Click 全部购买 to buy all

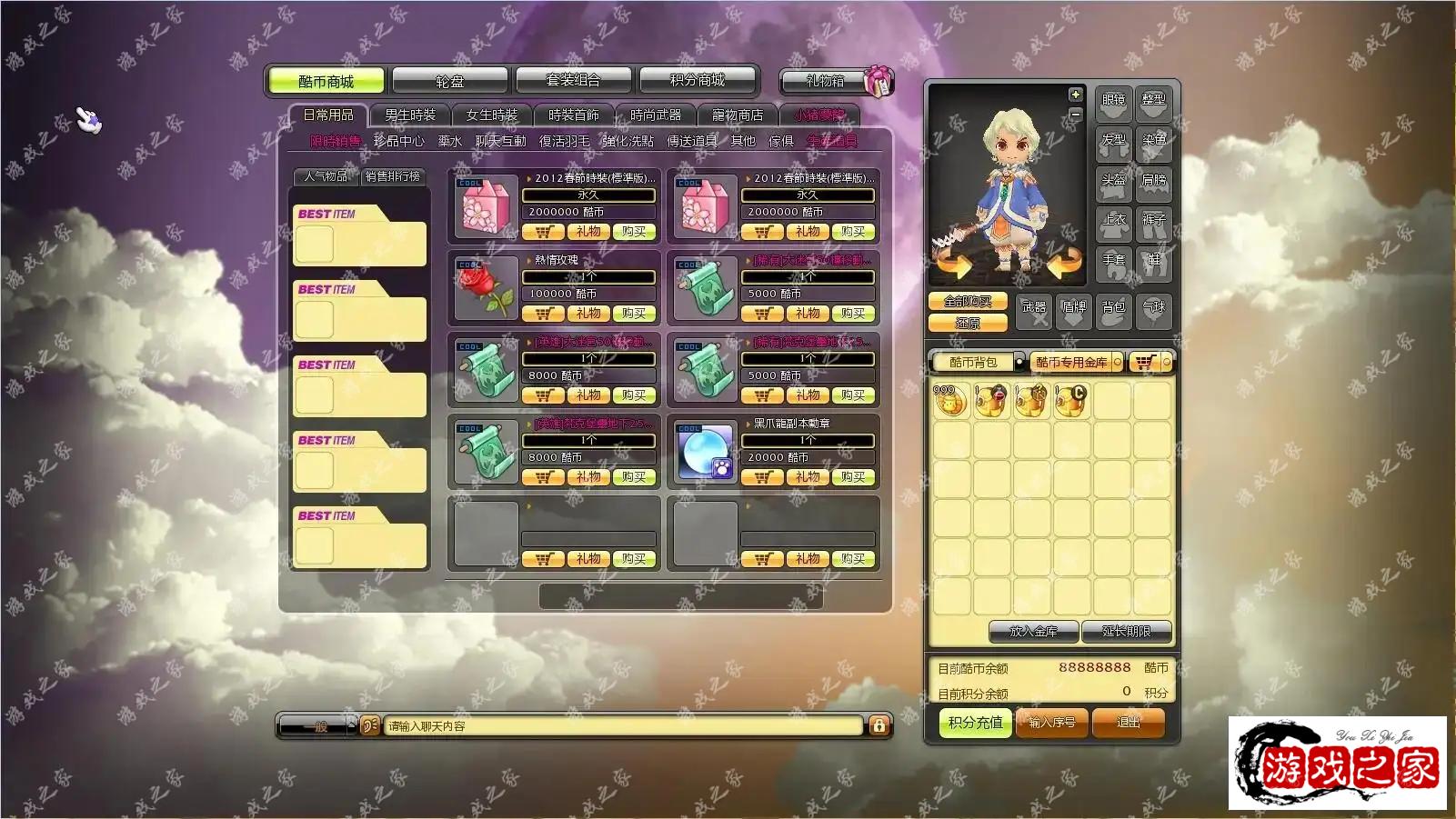[x=968, y=302]
